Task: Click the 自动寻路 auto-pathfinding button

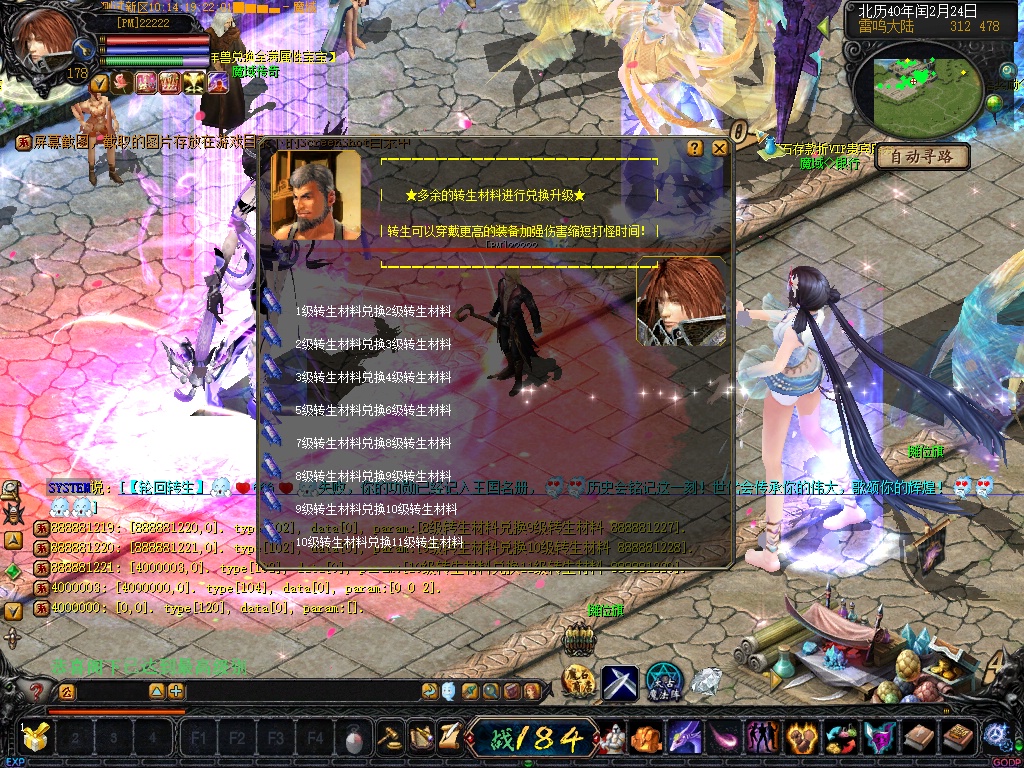Action: pyautogui.click(x=923, y=157)
